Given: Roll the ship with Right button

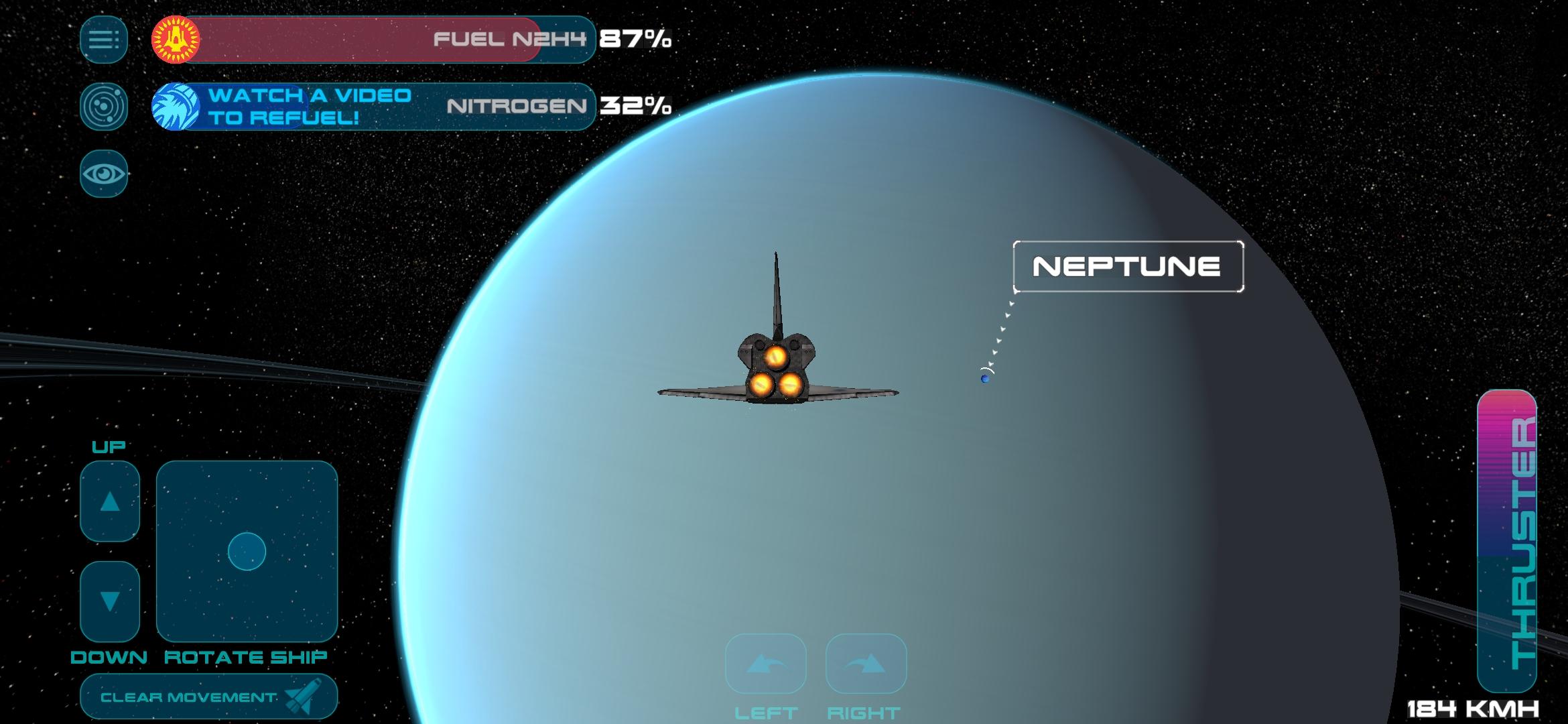Looking at the screenshot, I should [866, 664].
